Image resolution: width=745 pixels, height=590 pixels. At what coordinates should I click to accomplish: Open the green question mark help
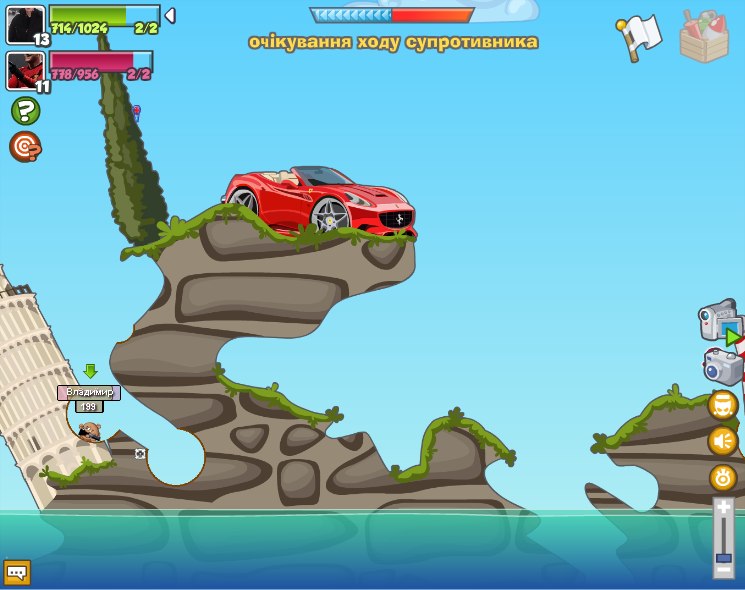coord(25,111)
